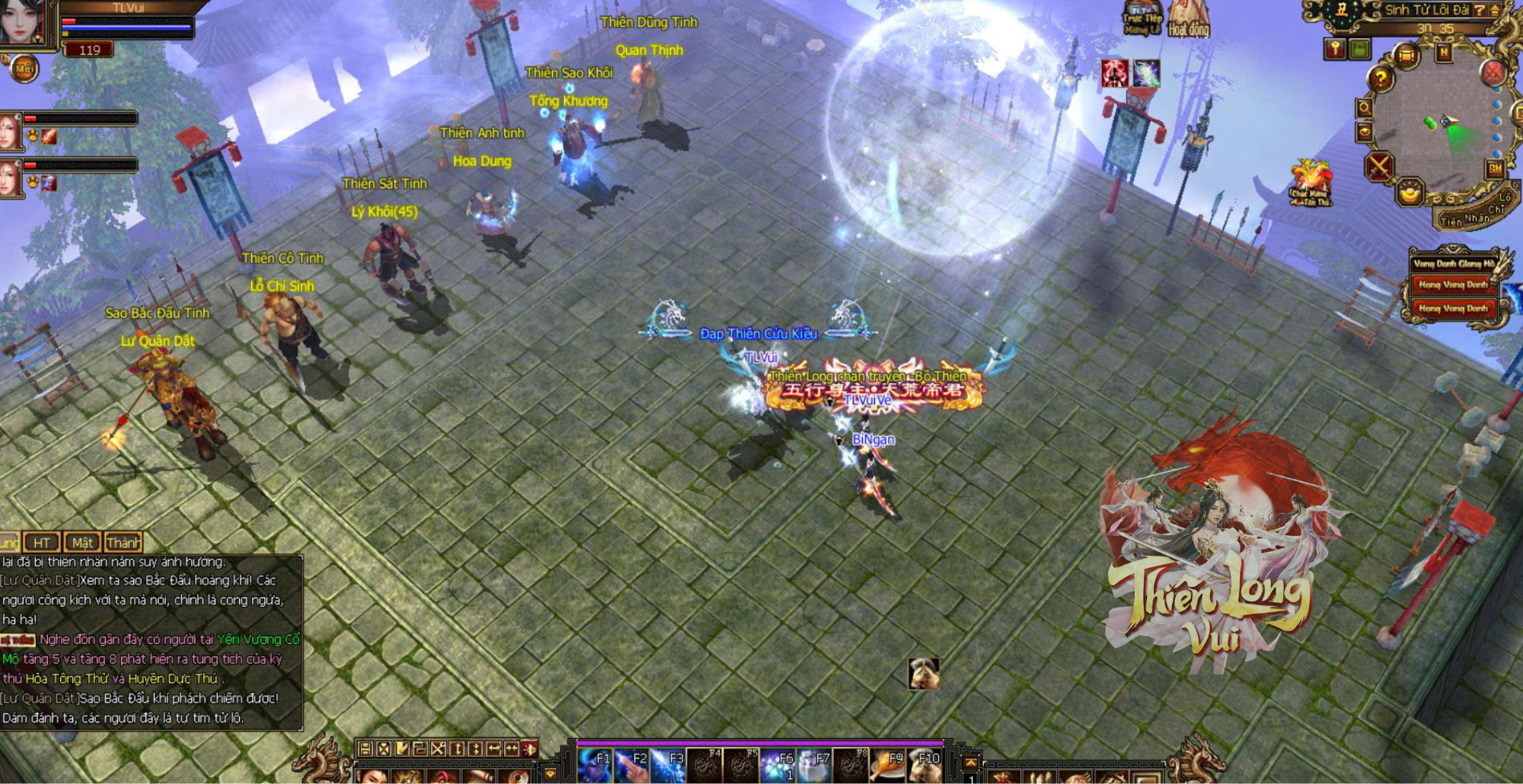Switch to the Mật chat tab
Image resolution: width=1523 pixels, height=784 pixels.
coord(82,543)
